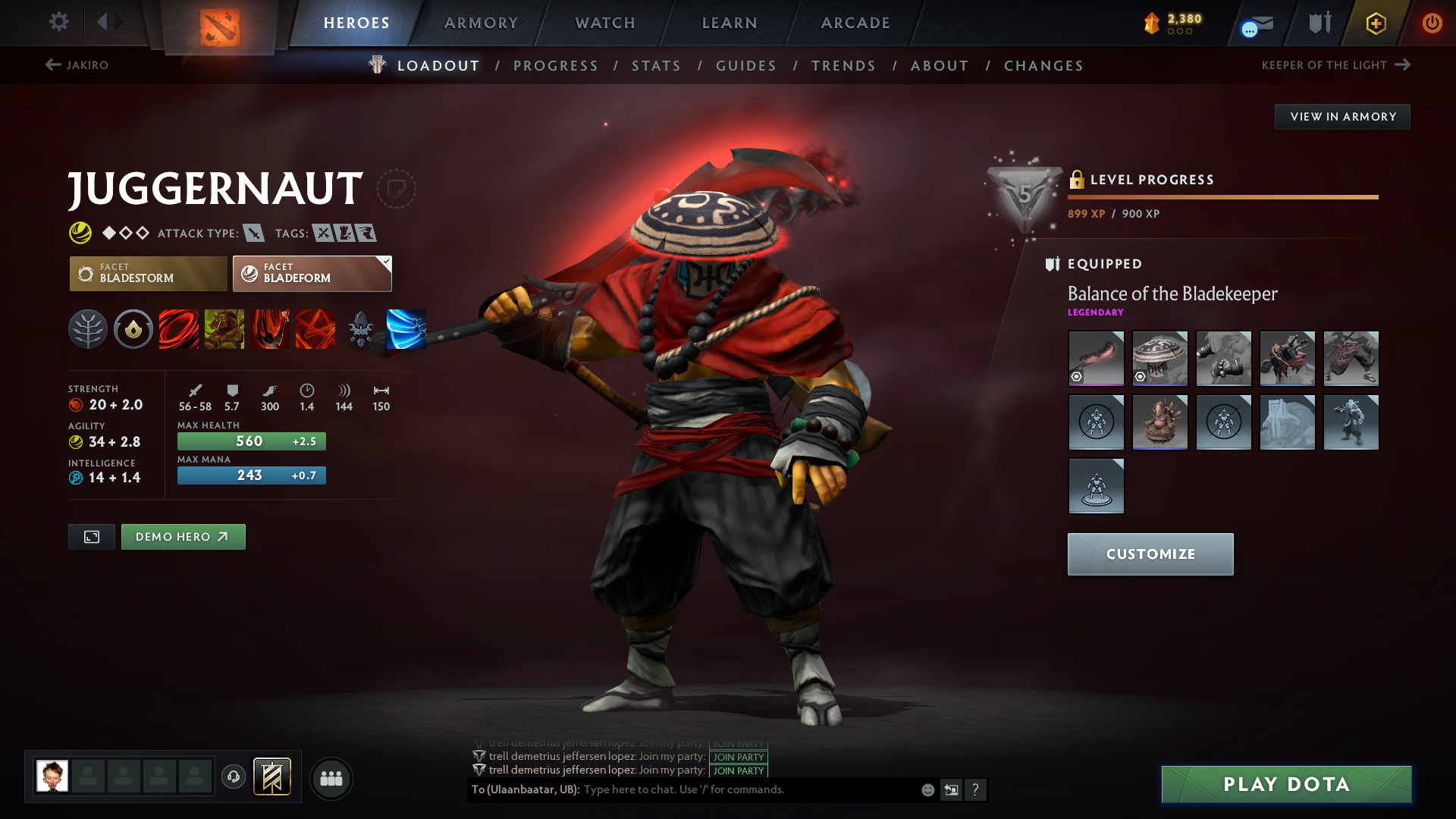Open the Dota Plus hexagon icon
The height and width of the screenshot is (819, 1456).
click(1375, 23)
